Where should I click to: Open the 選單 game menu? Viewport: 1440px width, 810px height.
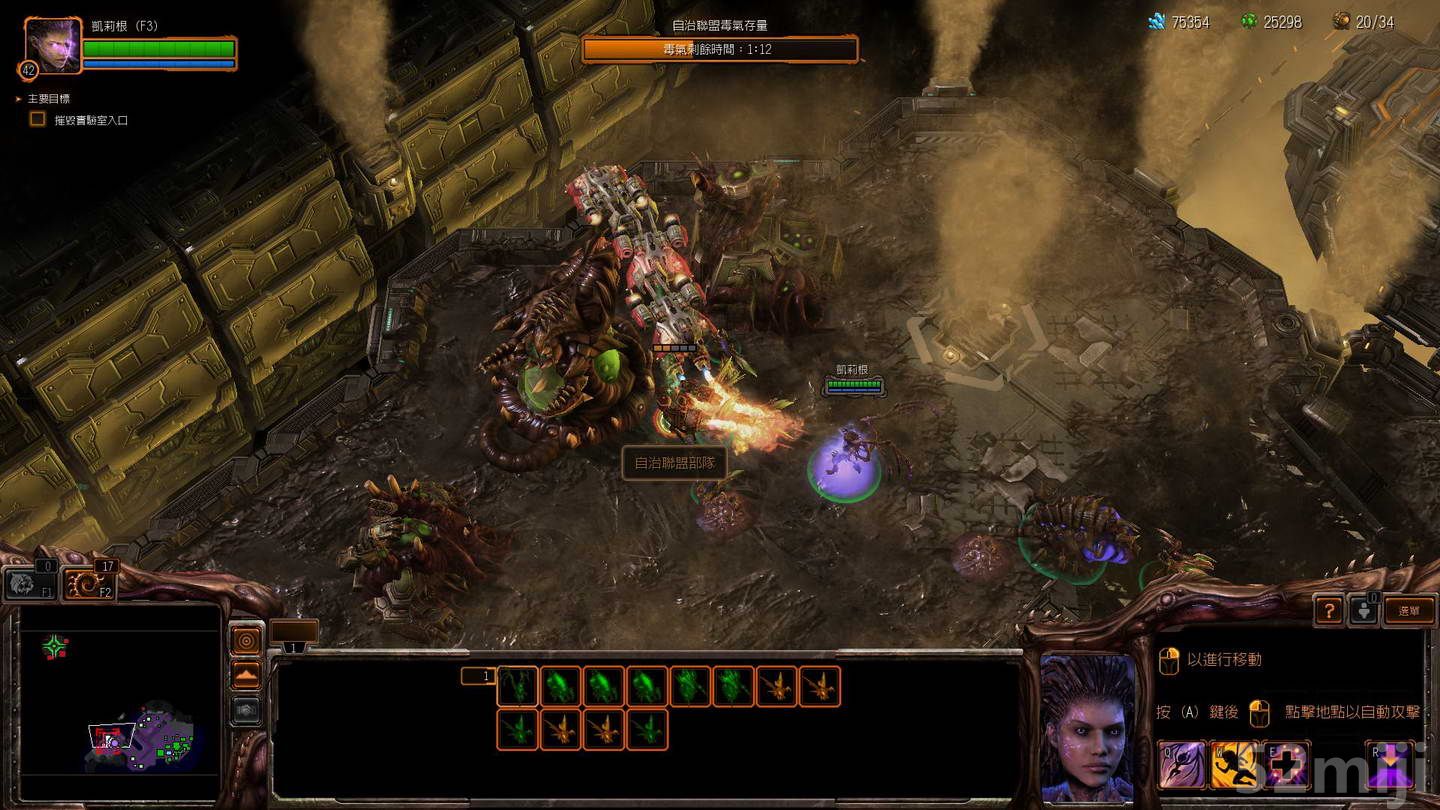click(x=1409, y=610)
